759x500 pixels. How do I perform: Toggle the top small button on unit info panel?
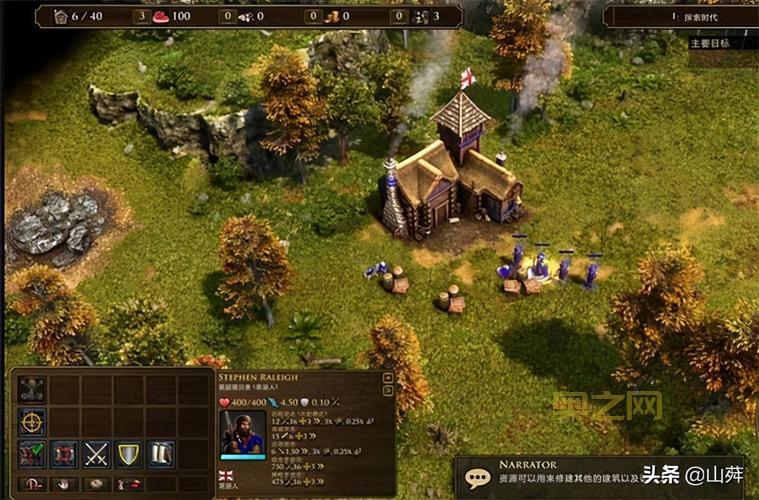pyautogui.click(x=388, y=378)
